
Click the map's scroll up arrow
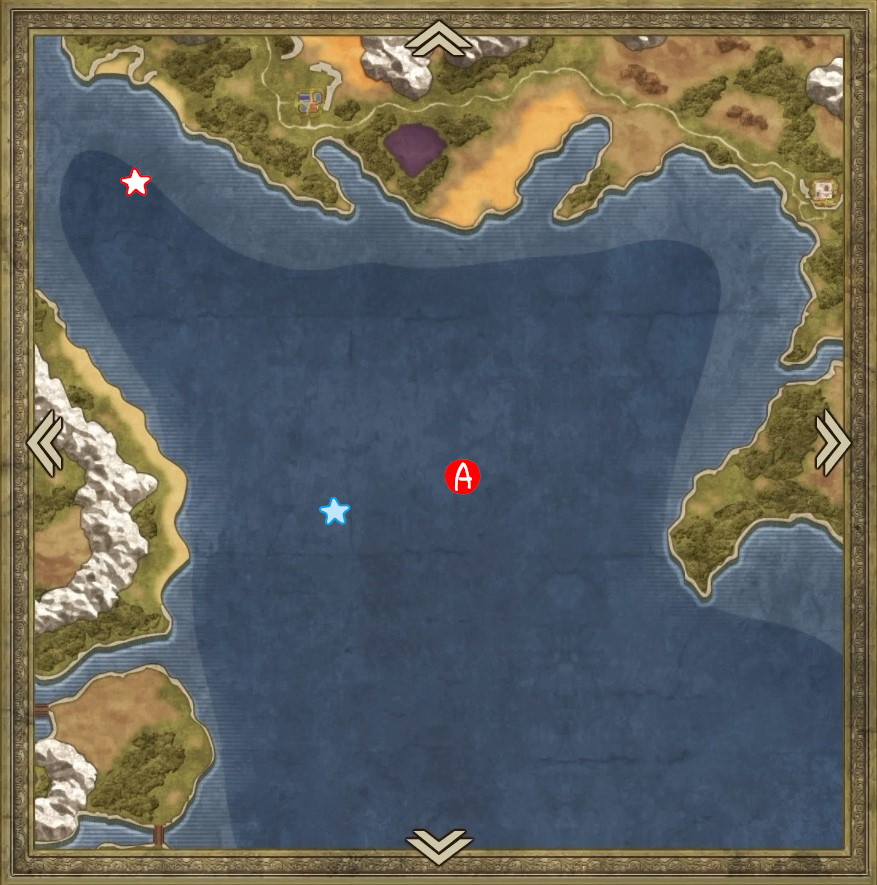[x=438, y=39]
